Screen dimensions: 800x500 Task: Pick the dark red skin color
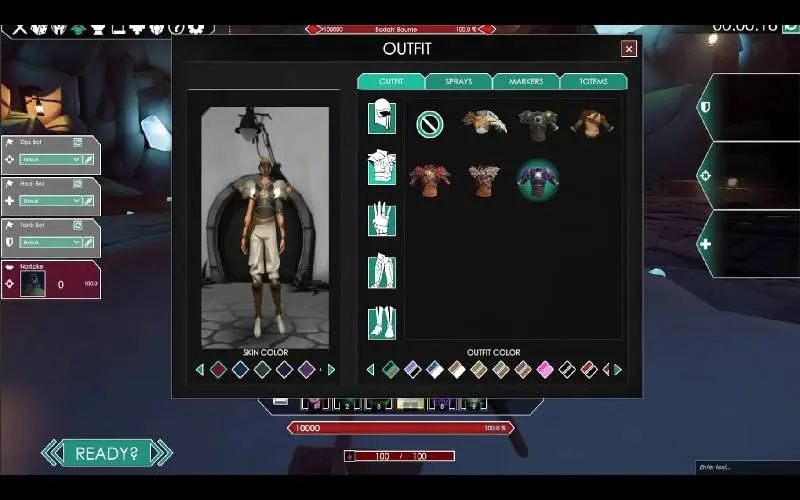pyautogui.click(x=218, y=369)
